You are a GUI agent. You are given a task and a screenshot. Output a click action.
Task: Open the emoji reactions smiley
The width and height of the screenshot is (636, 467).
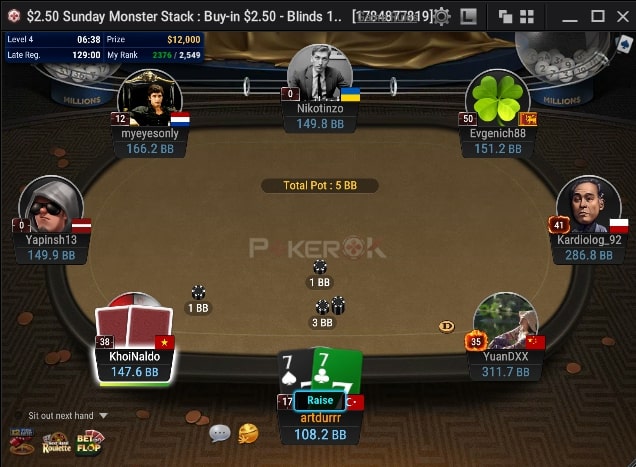pos(247,433)
